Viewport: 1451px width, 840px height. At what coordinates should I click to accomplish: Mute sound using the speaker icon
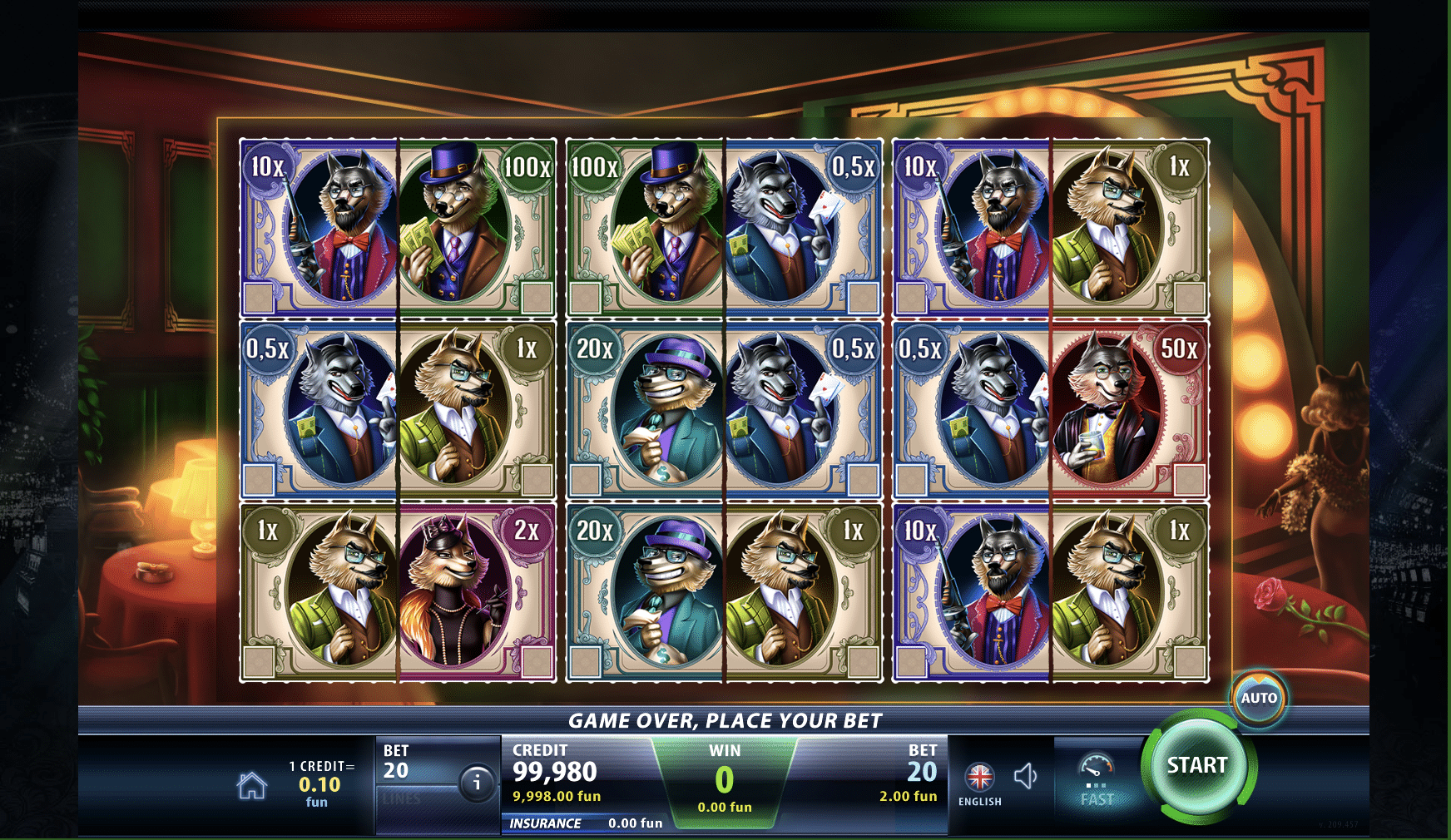click(1026, 777)
